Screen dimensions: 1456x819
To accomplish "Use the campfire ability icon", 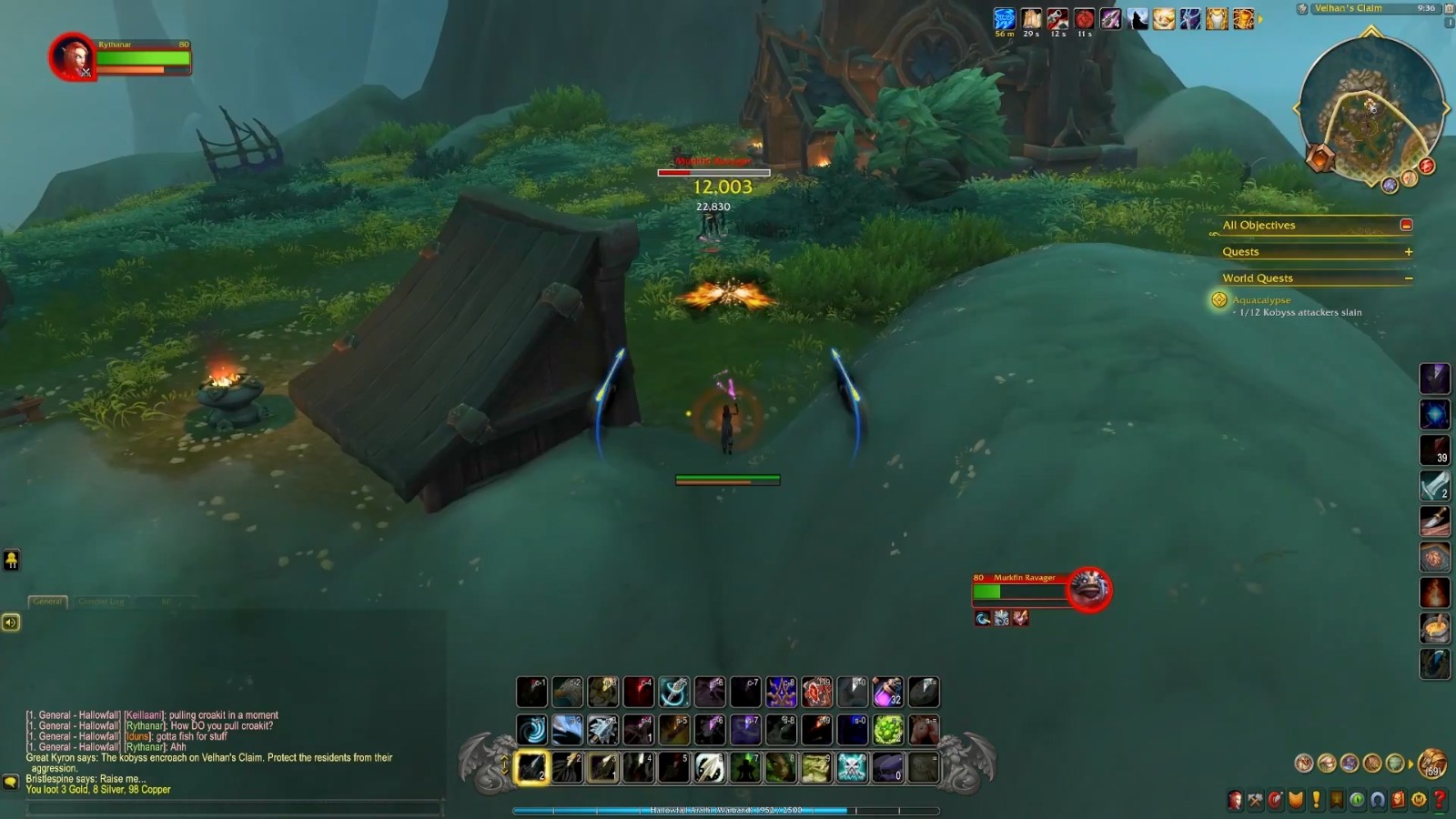I will pos(1435,592).
